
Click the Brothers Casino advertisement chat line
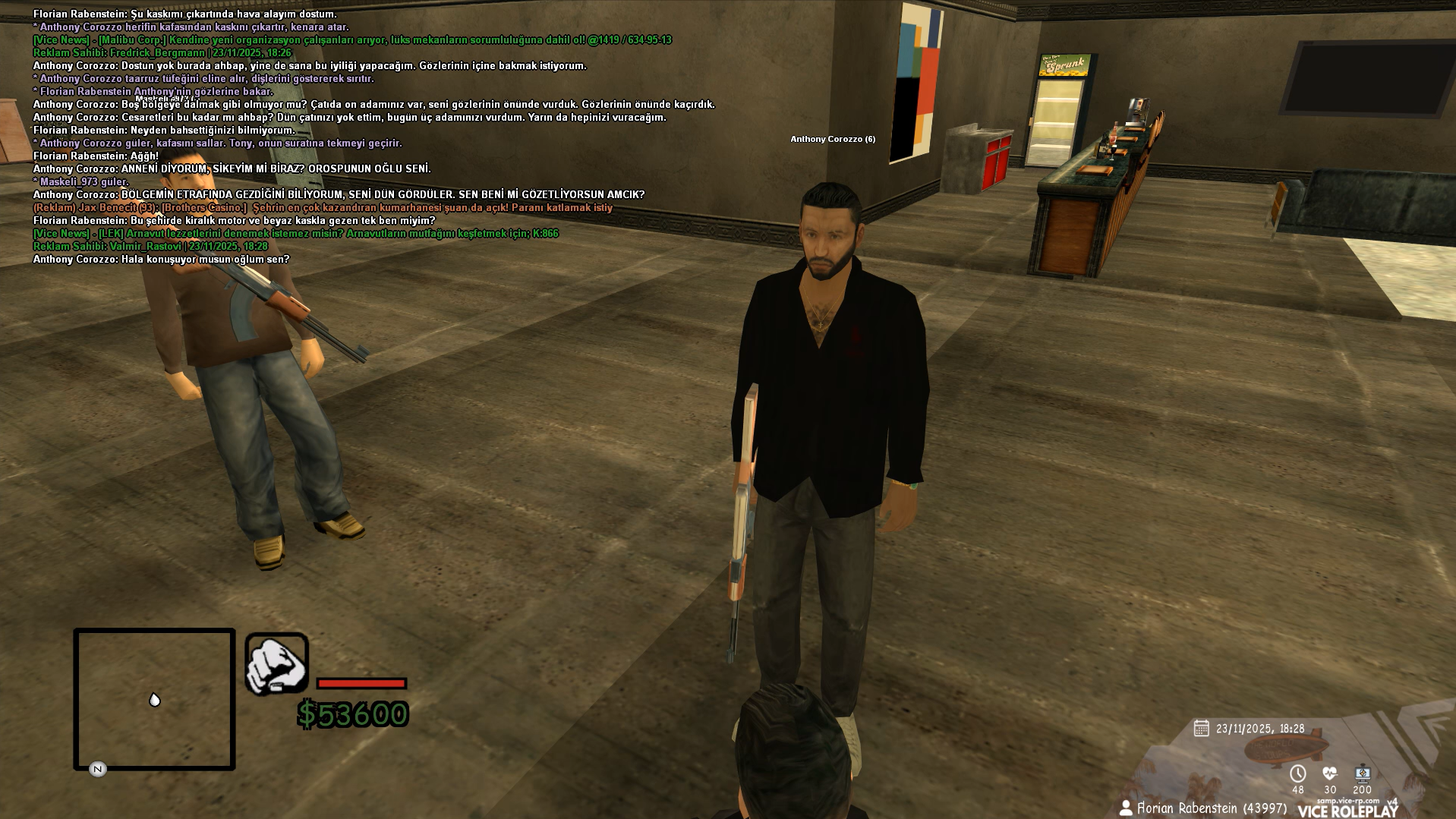pos(323,207)
